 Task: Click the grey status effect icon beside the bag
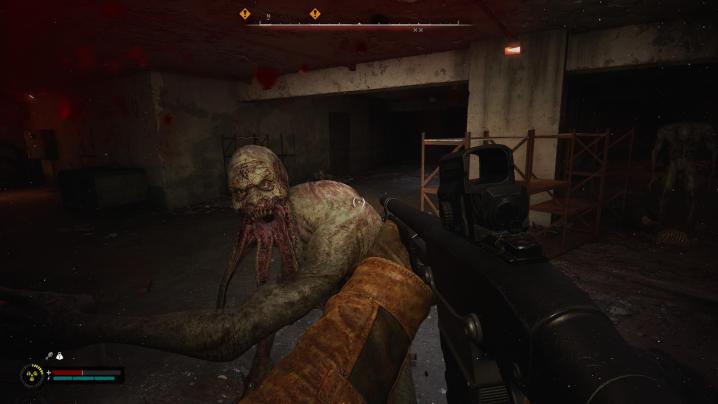coord(48,356)
